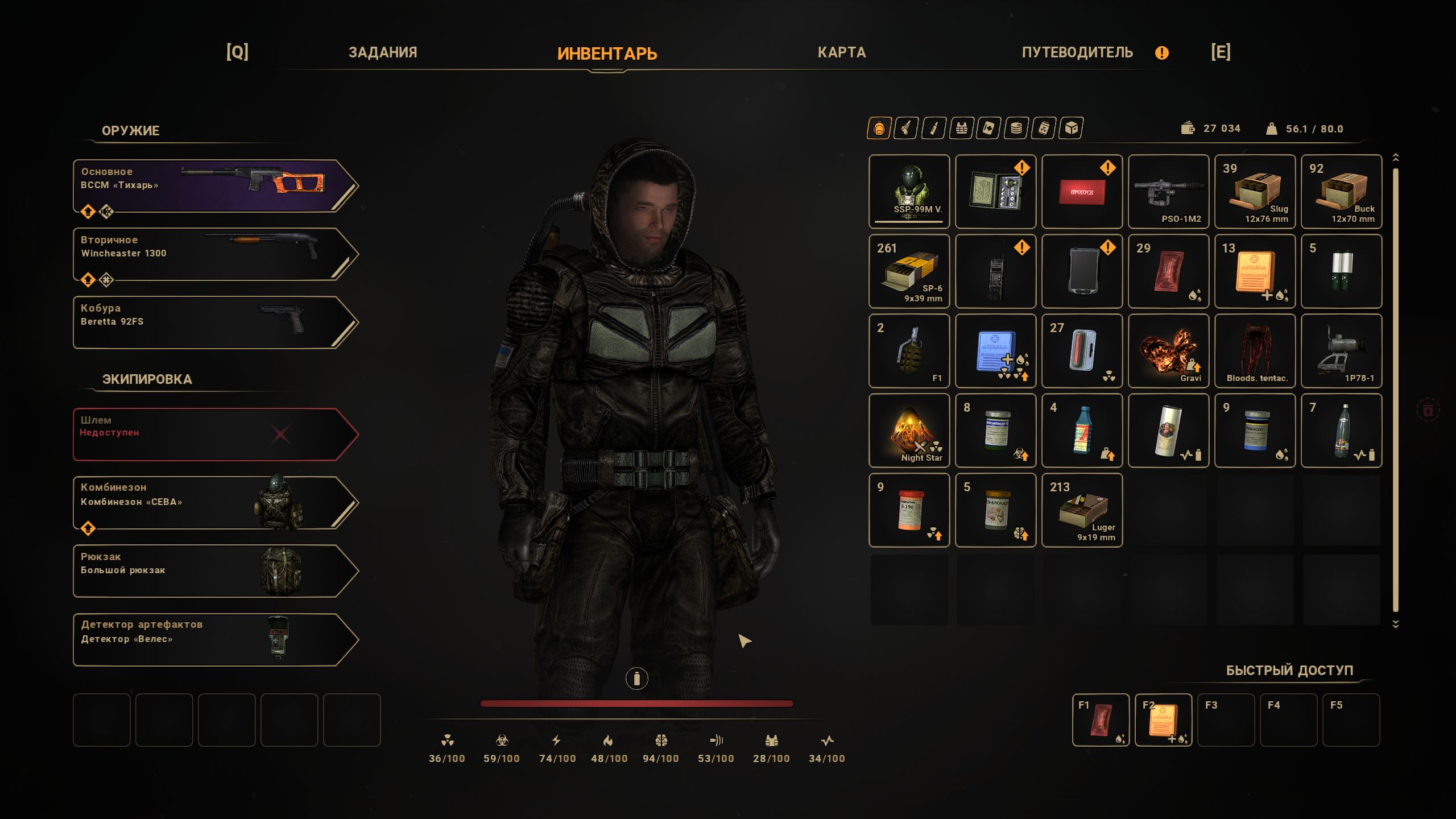Viewport: 1456px width, 819px height.
Task: Open the КАРТА tab
Action: point(841,53)
